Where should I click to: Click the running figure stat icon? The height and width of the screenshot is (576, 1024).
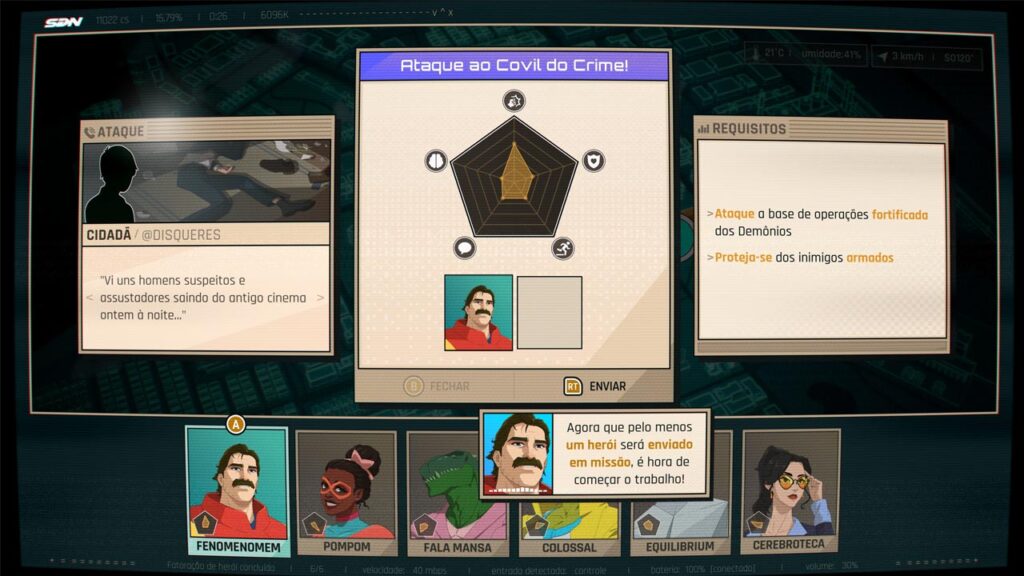click(x=563, y=248)
